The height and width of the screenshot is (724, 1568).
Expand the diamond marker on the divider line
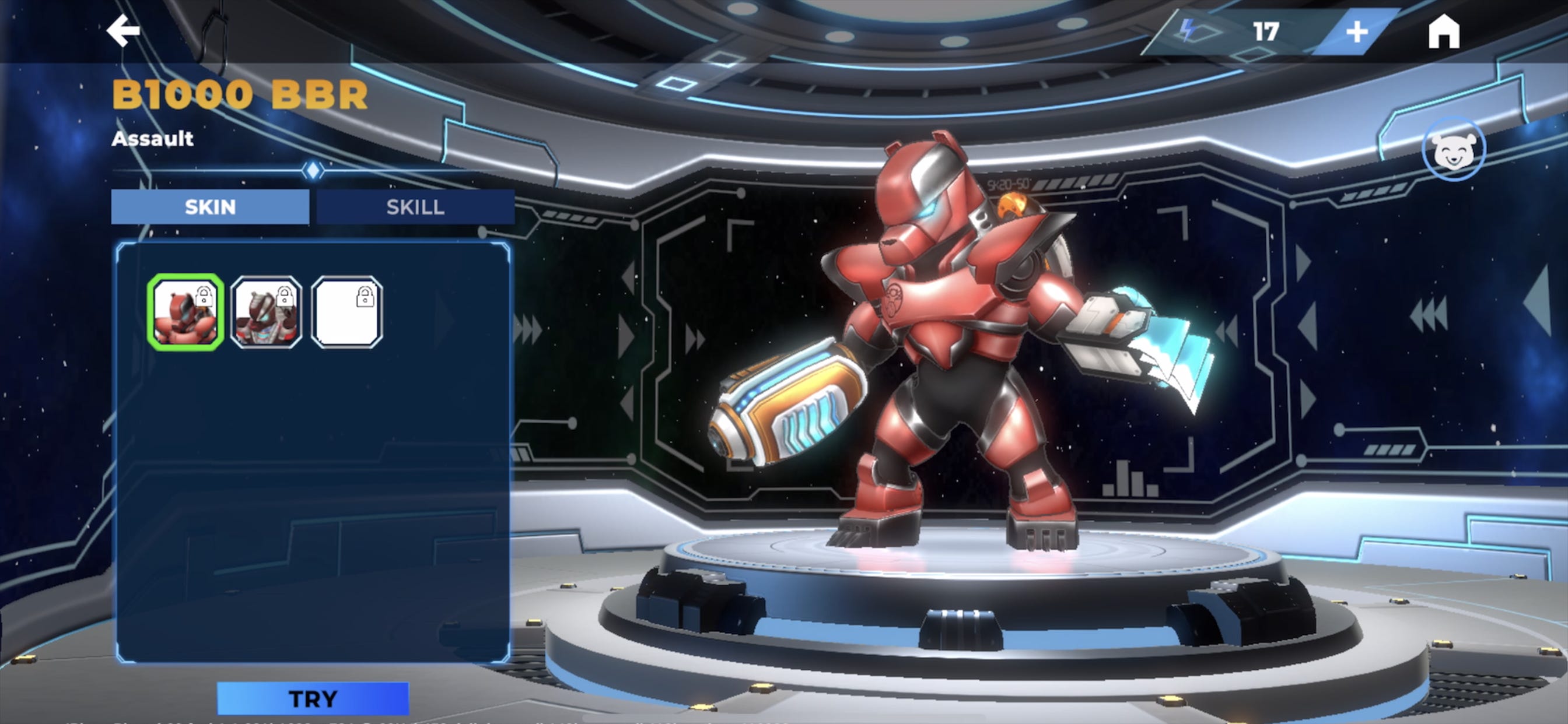[x=313, y=171]
